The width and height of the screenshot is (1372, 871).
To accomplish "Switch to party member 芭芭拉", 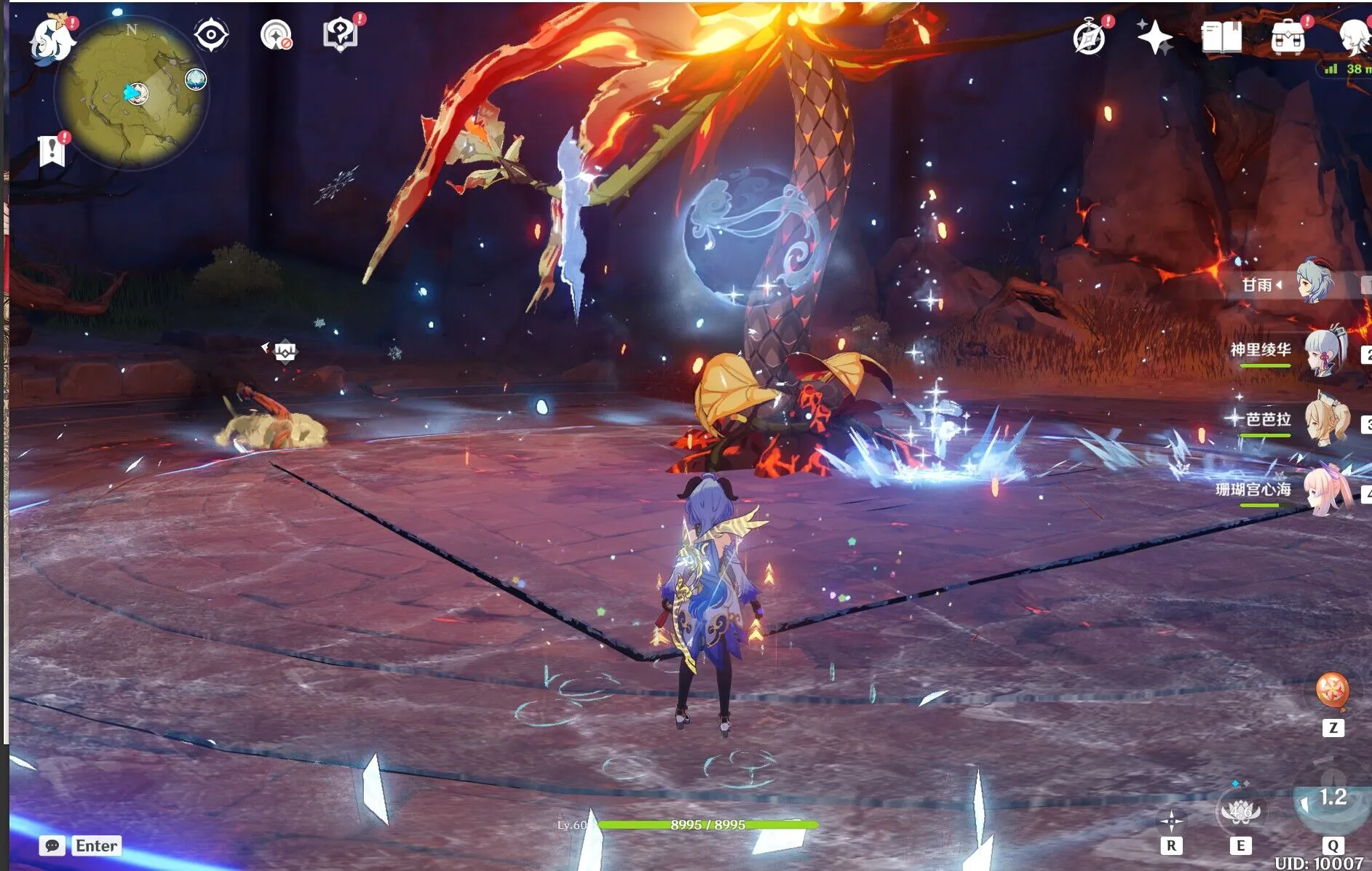I will pyautogui.click(x=1326, y=421).
